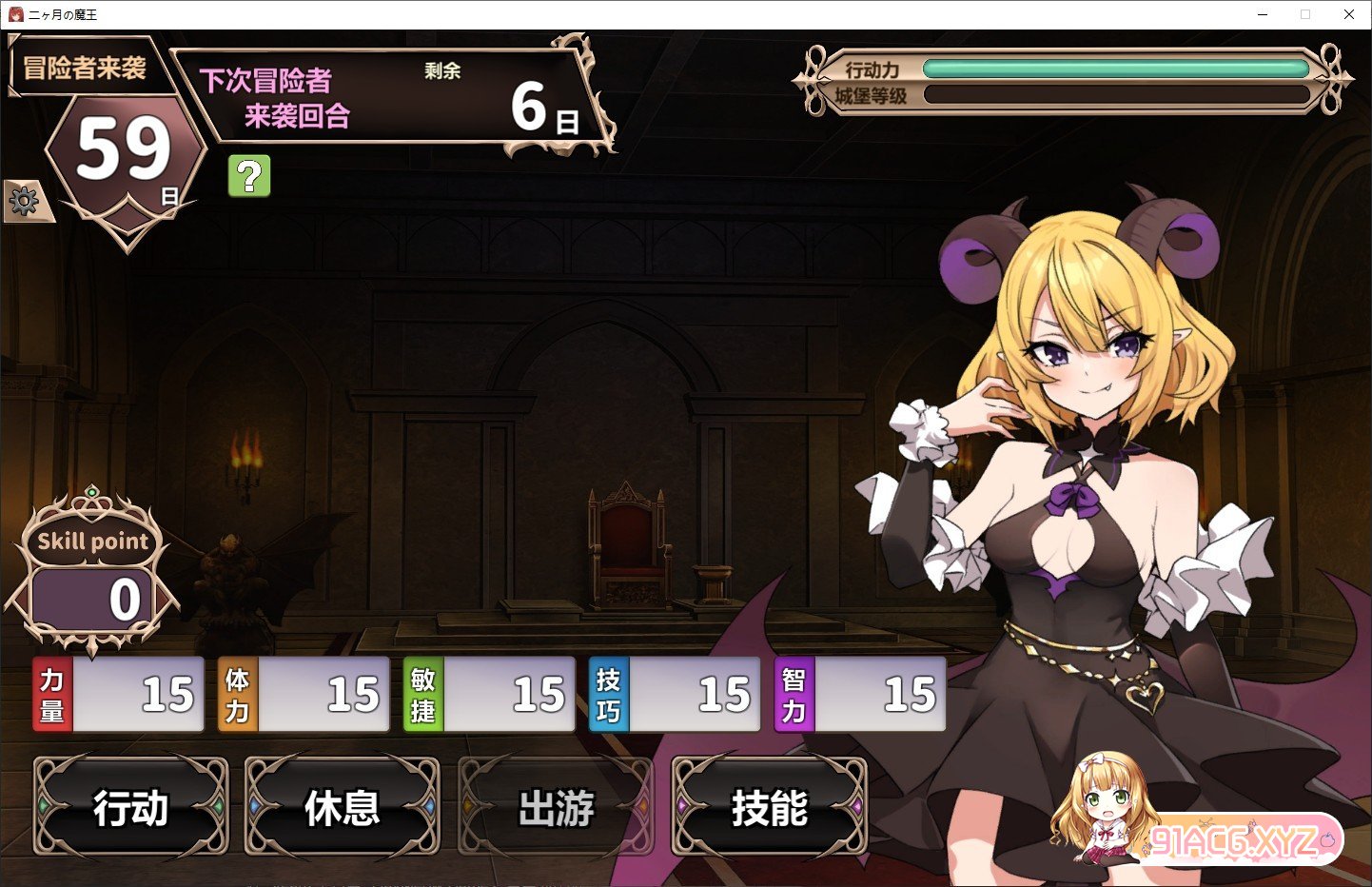The height and width of the screenshot is (887, 1372).
Task: Open the green question mark help
Action: [249, 176]
